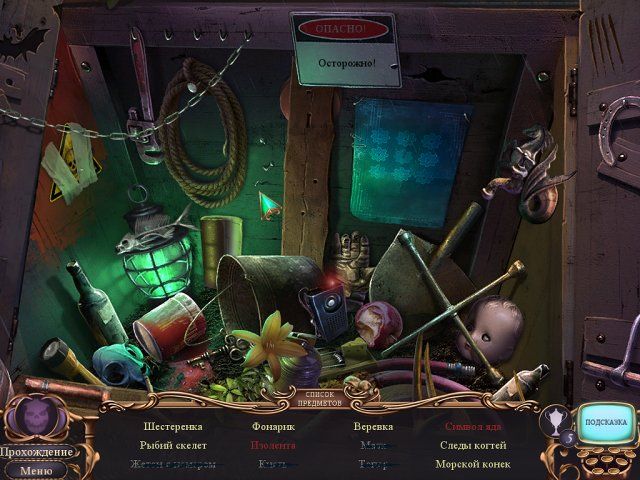The height and width of the screenshot is (480, 640).
Task: Open the Прохождение walkthrough guide
Action: [36, 452]
